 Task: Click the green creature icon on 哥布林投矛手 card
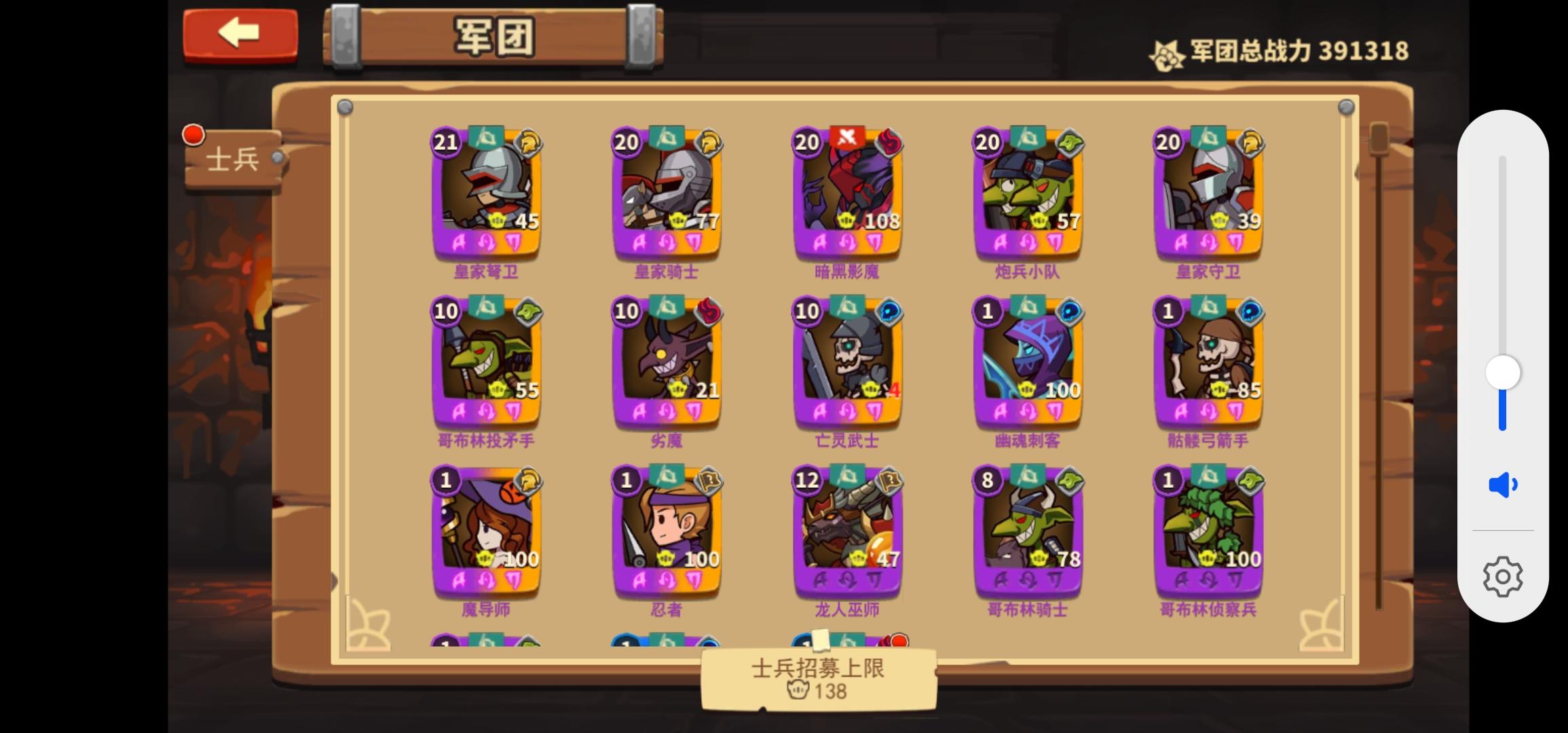tap(528, 311)
